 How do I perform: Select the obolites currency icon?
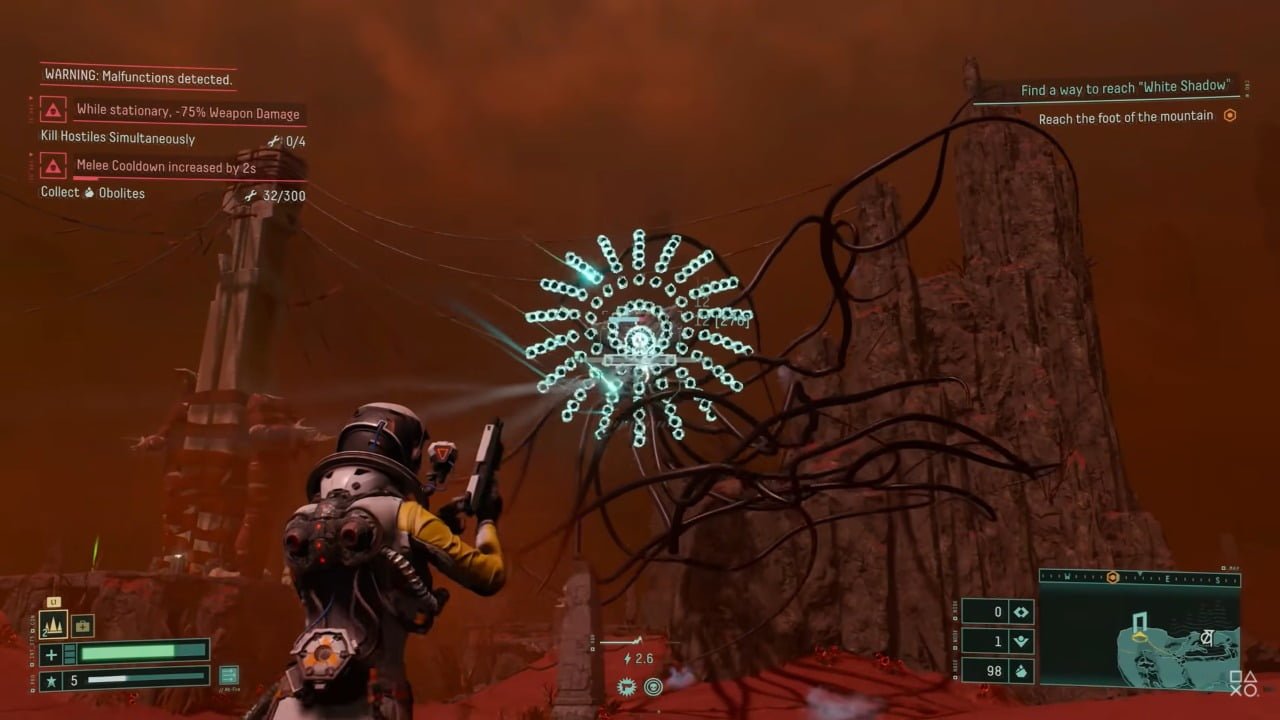coord(1021,670)
